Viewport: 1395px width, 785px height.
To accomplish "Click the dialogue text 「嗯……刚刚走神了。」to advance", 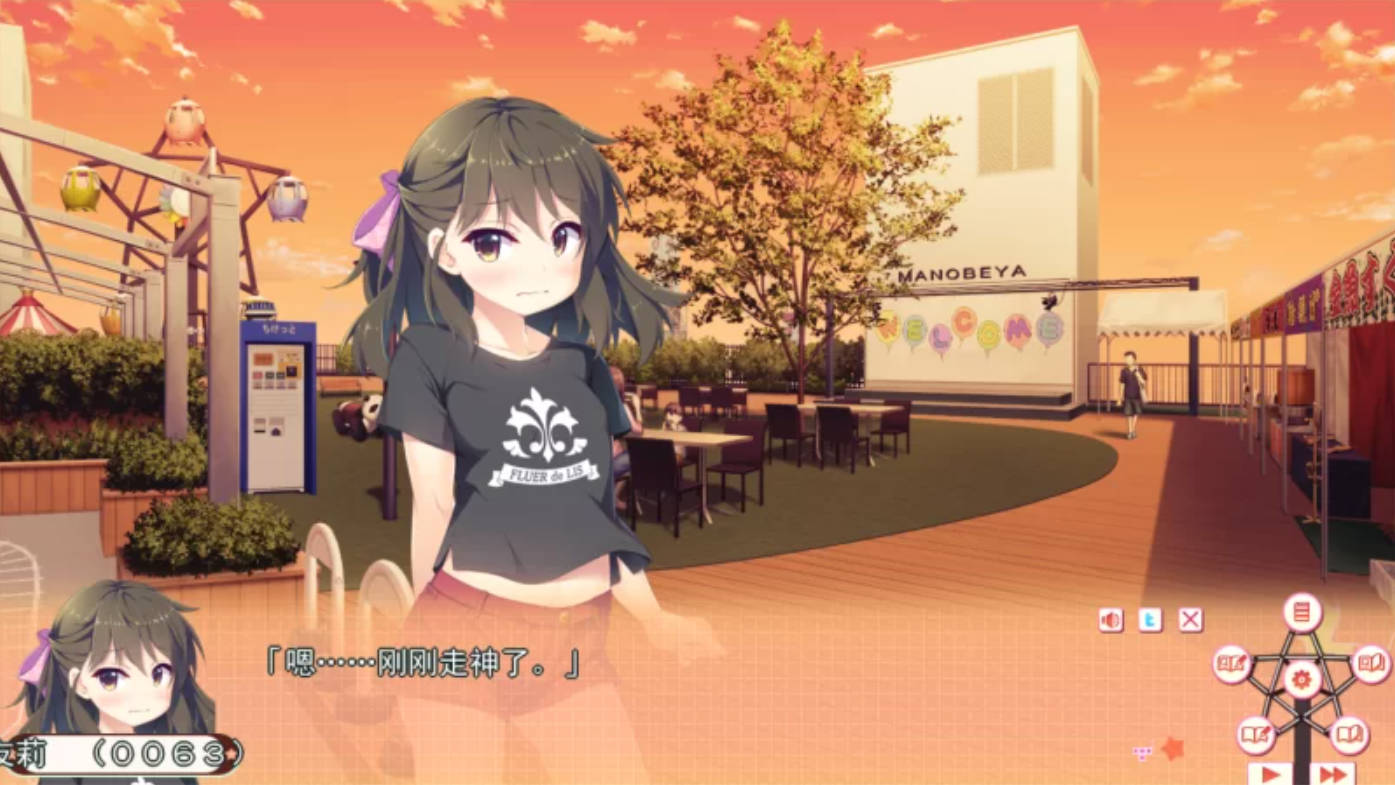I will point(420,663).
